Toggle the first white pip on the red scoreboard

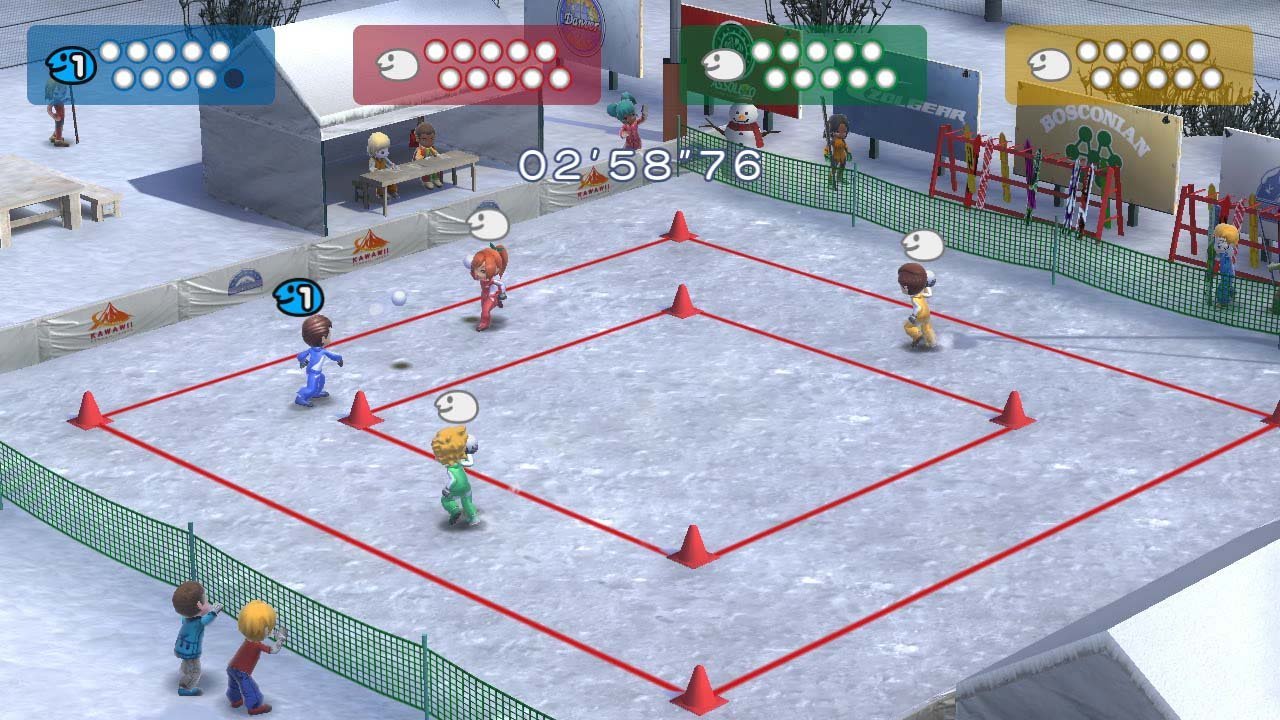tap(438, 52)
